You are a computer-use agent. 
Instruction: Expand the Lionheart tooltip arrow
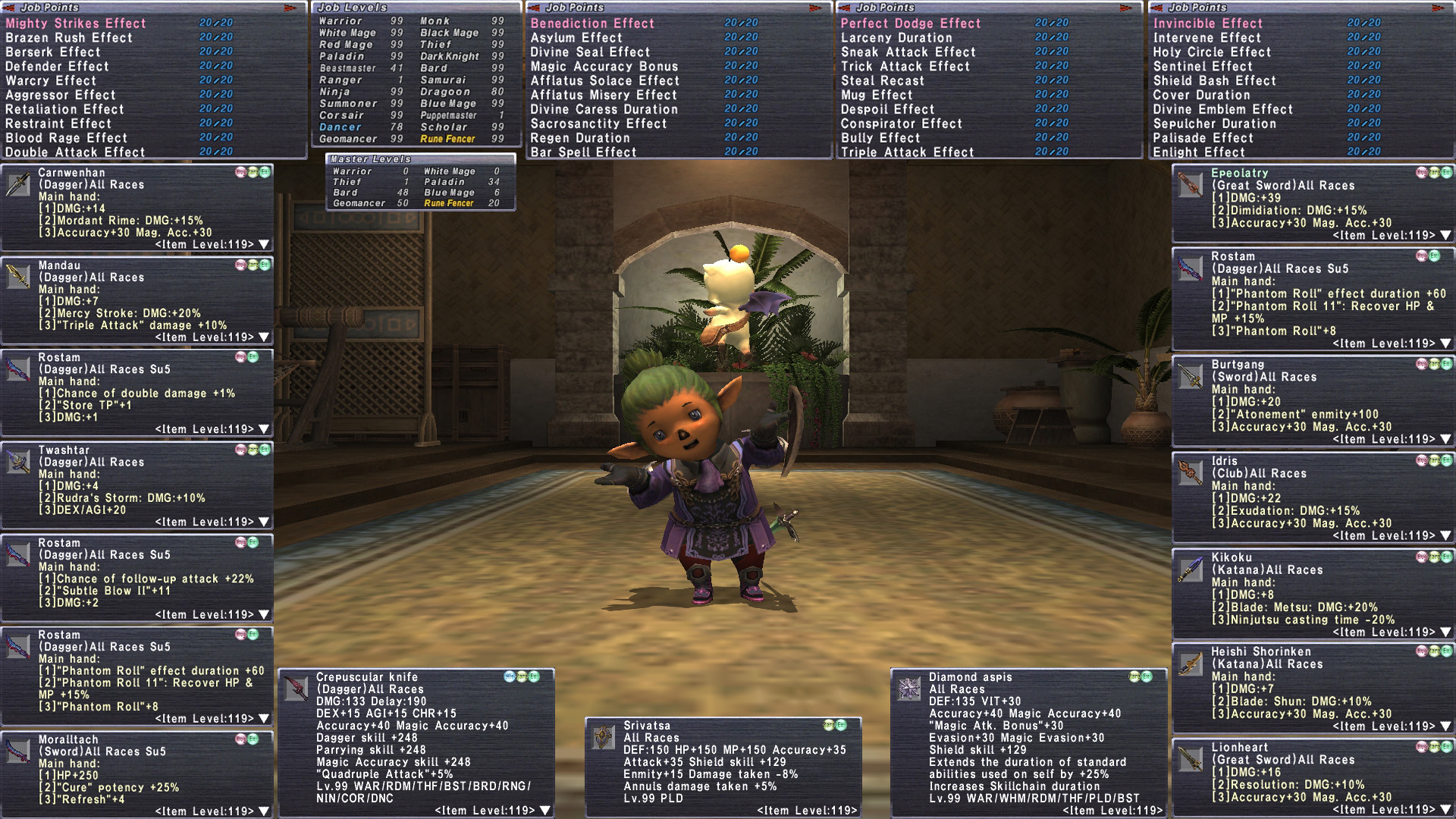(x=1446, y=809)
